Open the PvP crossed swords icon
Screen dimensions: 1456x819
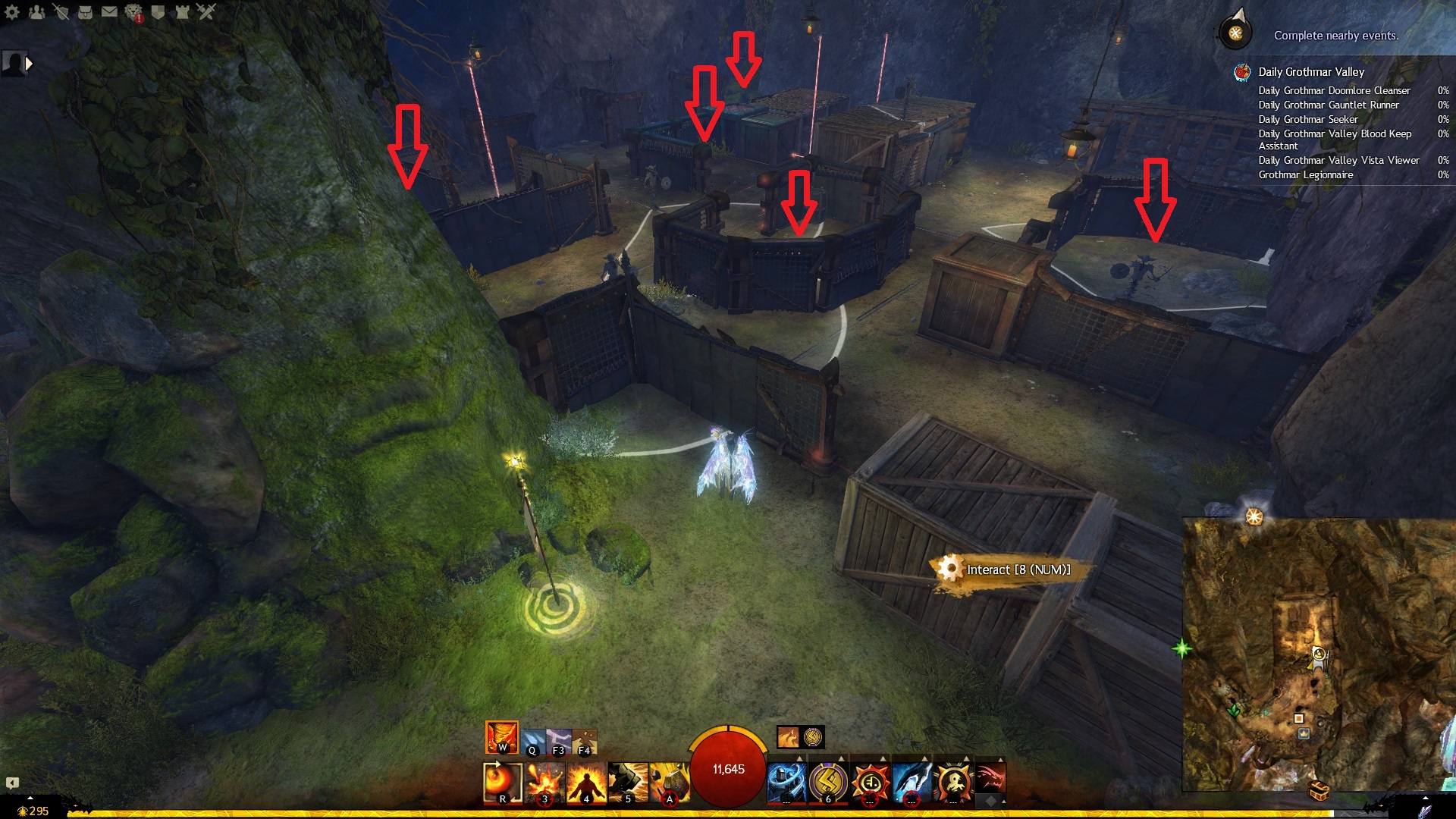point(206,11)
